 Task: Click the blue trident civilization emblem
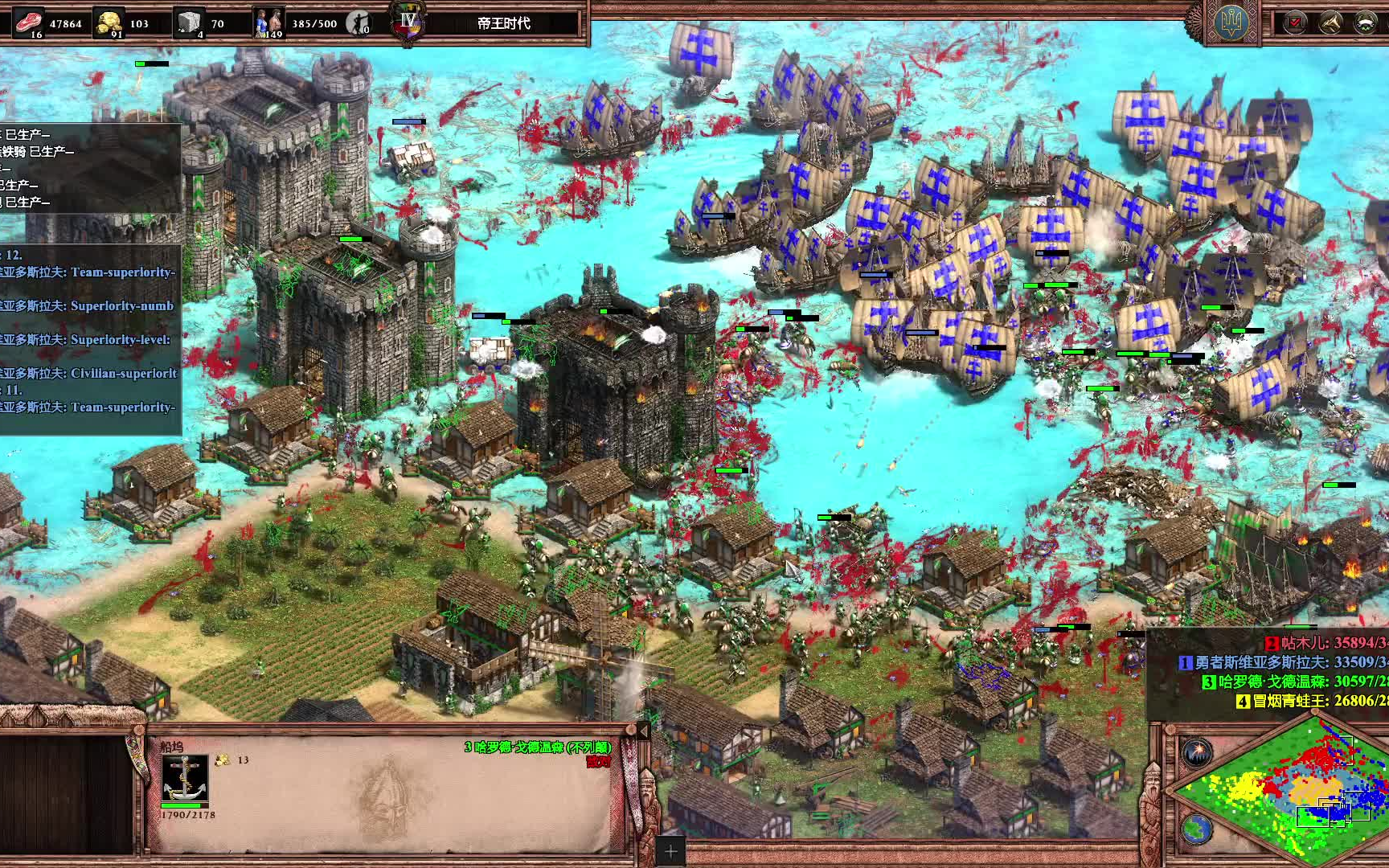tap(1231, 22)
